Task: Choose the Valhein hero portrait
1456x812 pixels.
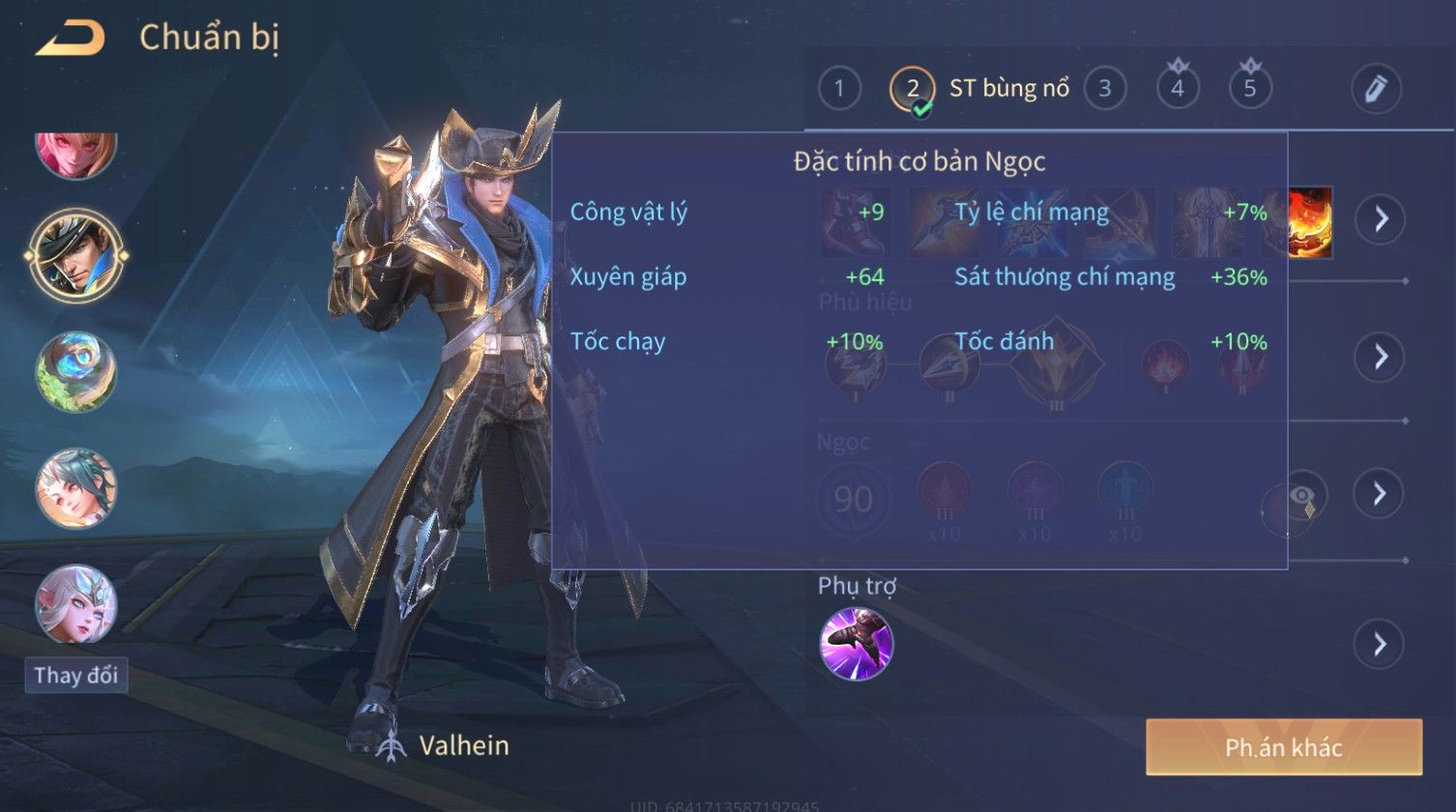Action: point(76,254)
